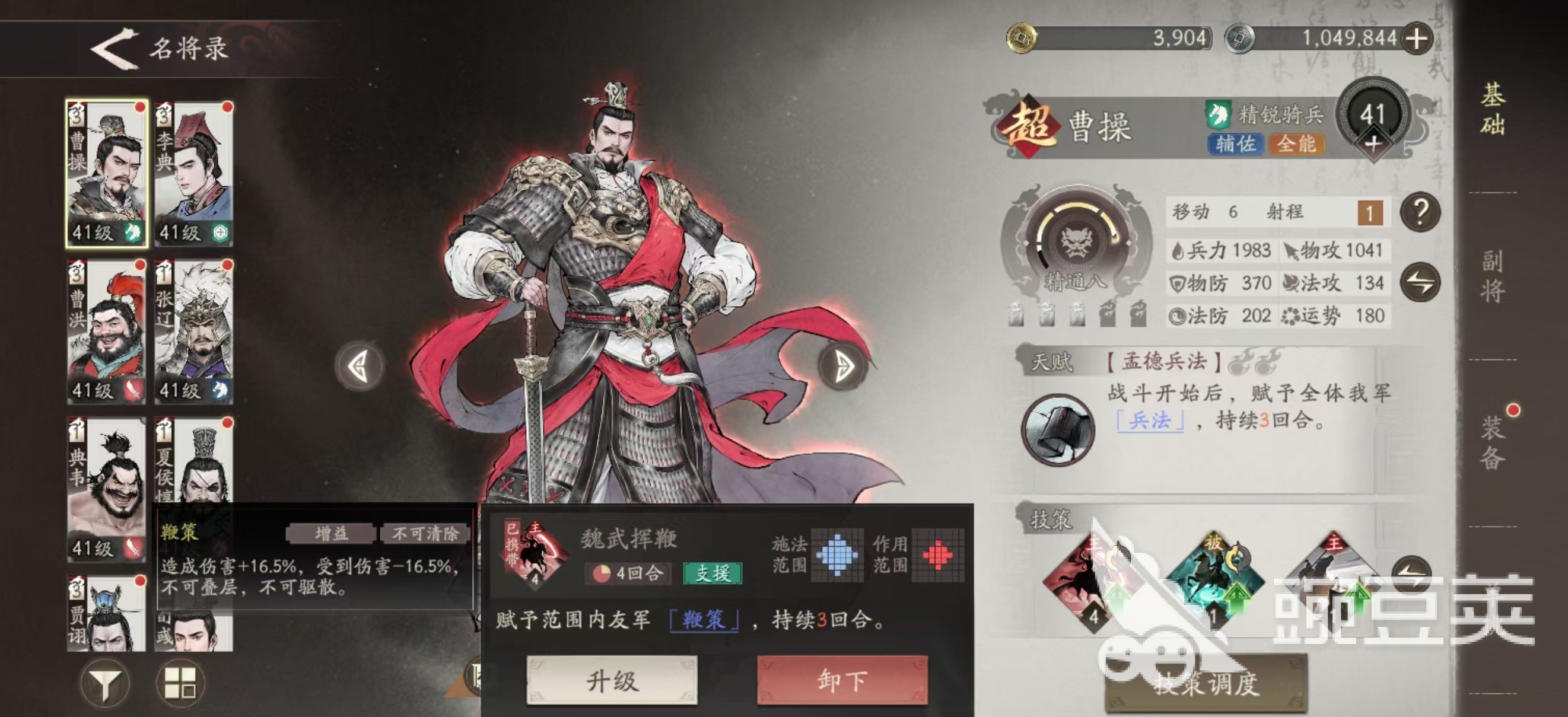Open the question mark help button
The width and height of the screenshot is (1568, 717).
coord(1420,212)
